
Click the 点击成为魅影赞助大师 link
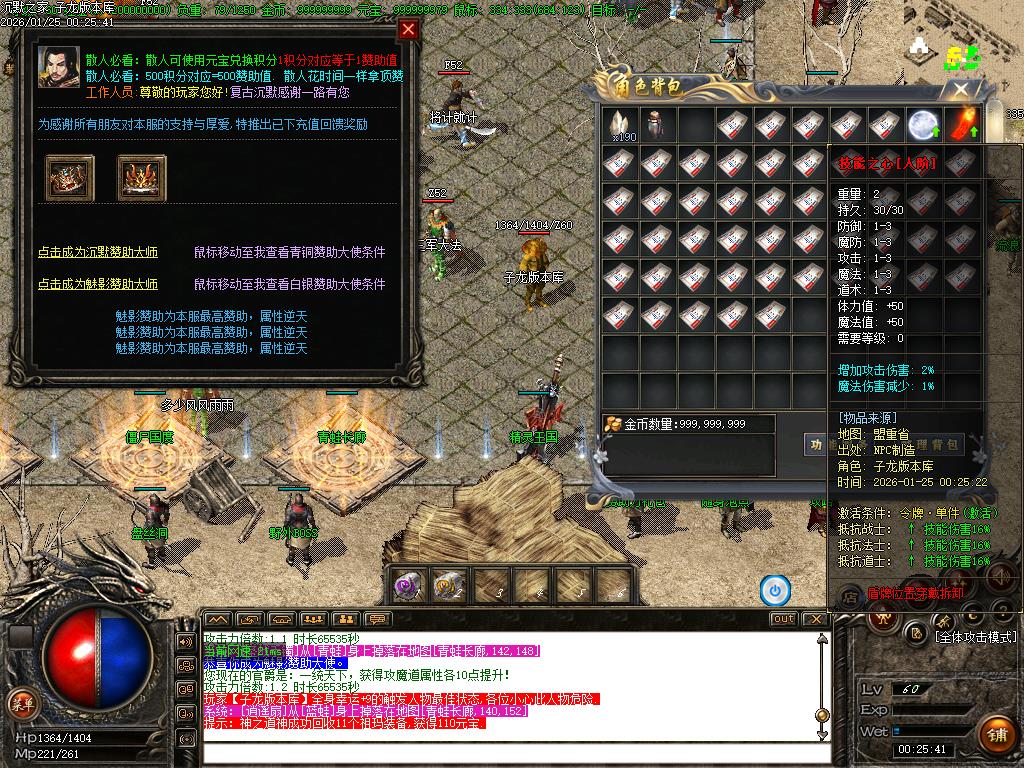pos(98,284)
